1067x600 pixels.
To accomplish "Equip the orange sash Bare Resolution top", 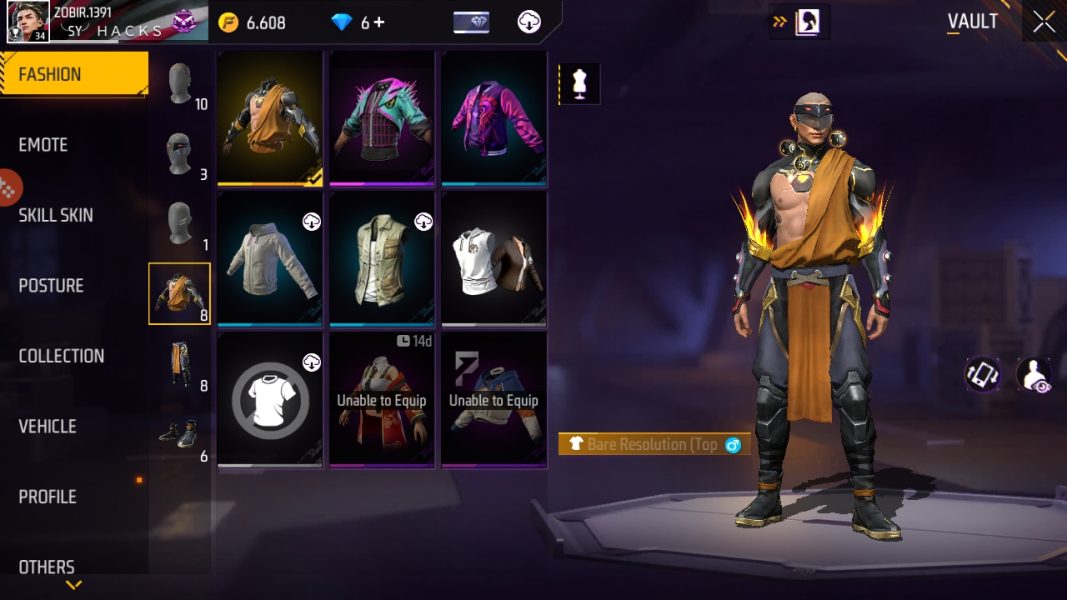I will 270,118.
